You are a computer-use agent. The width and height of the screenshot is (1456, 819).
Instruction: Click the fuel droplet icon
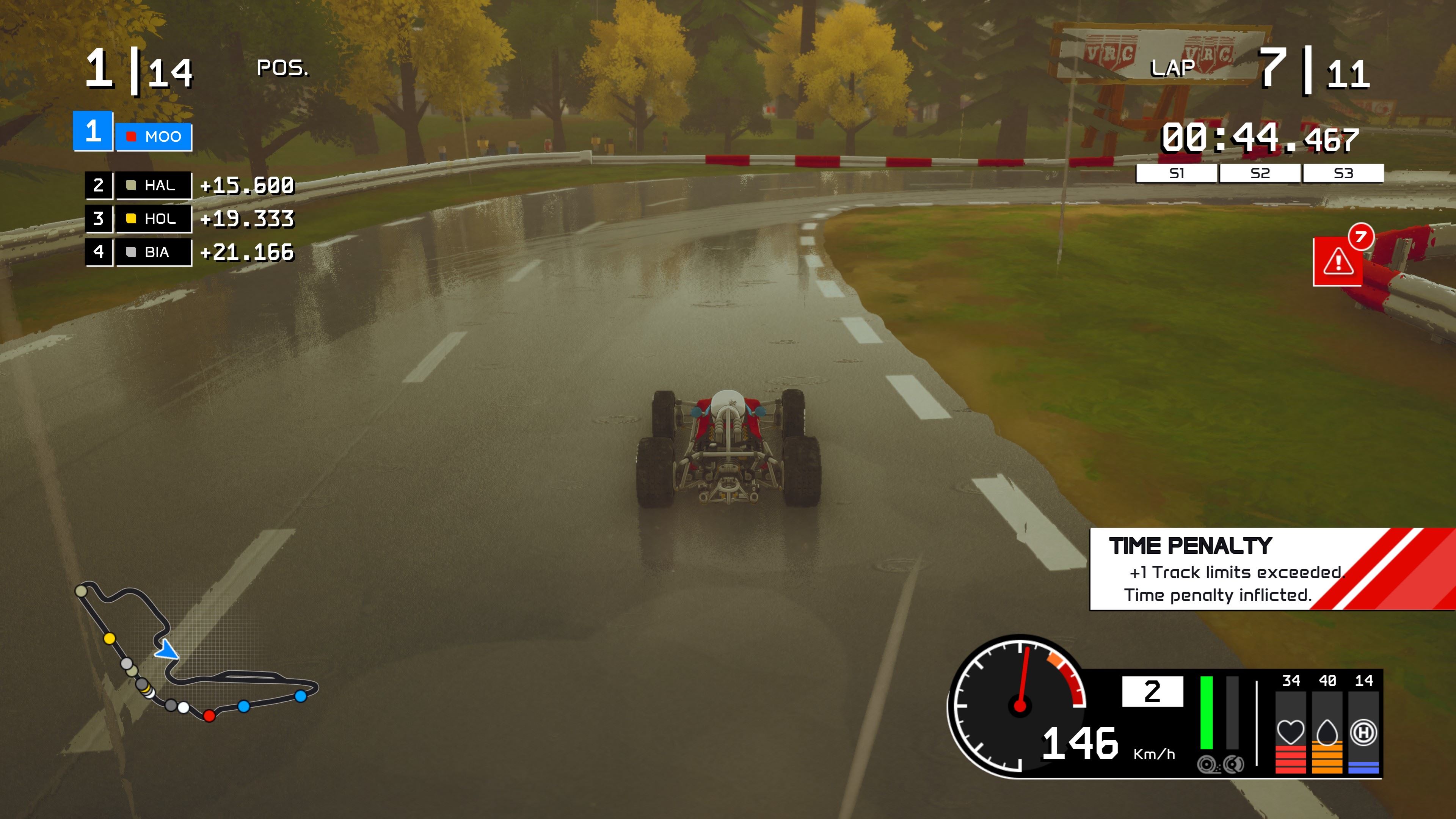[x=1327, y=732]
